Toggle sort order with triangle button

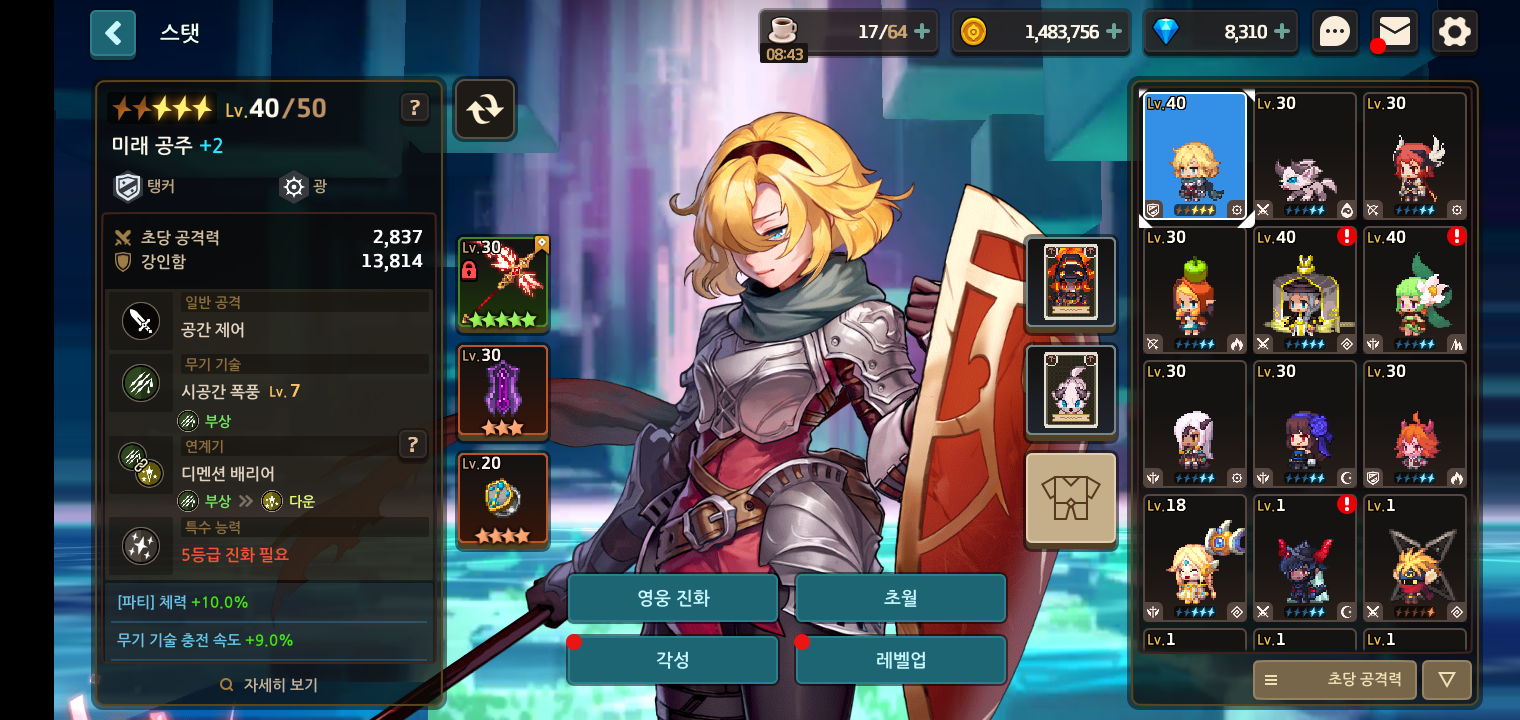point(1446,680)
